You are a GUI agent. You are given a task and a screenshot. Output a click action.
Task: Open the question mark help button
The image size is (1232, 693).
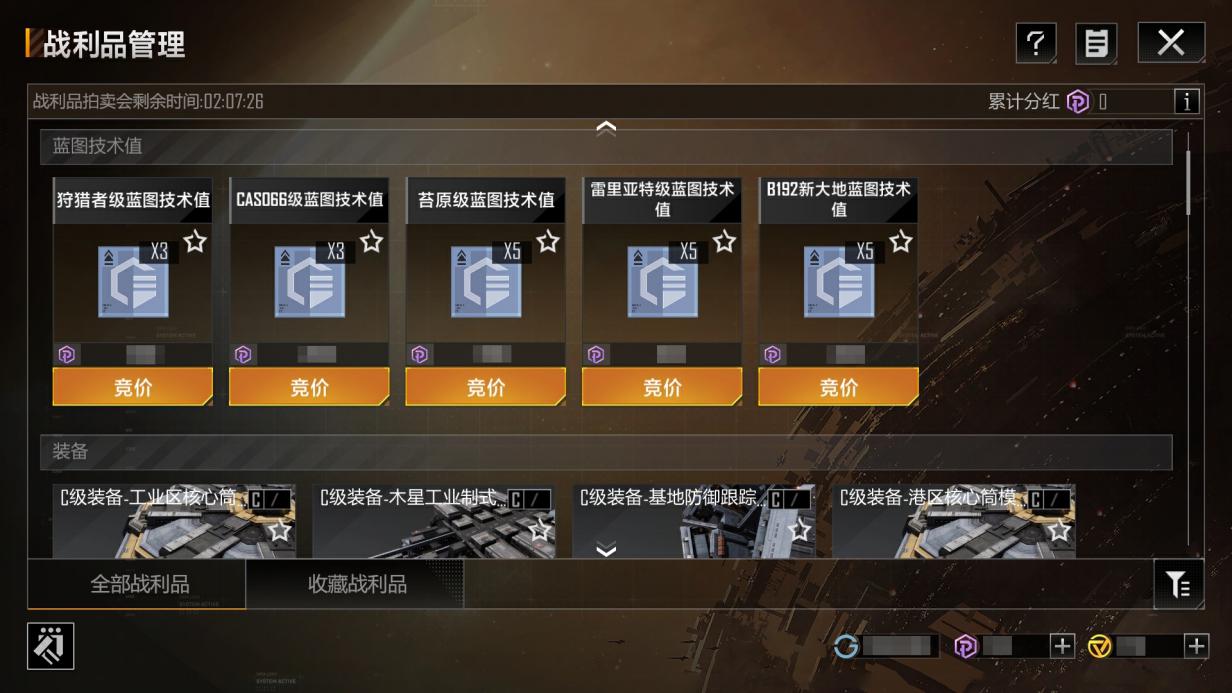pyautogui.click(x=1036, y=43)
